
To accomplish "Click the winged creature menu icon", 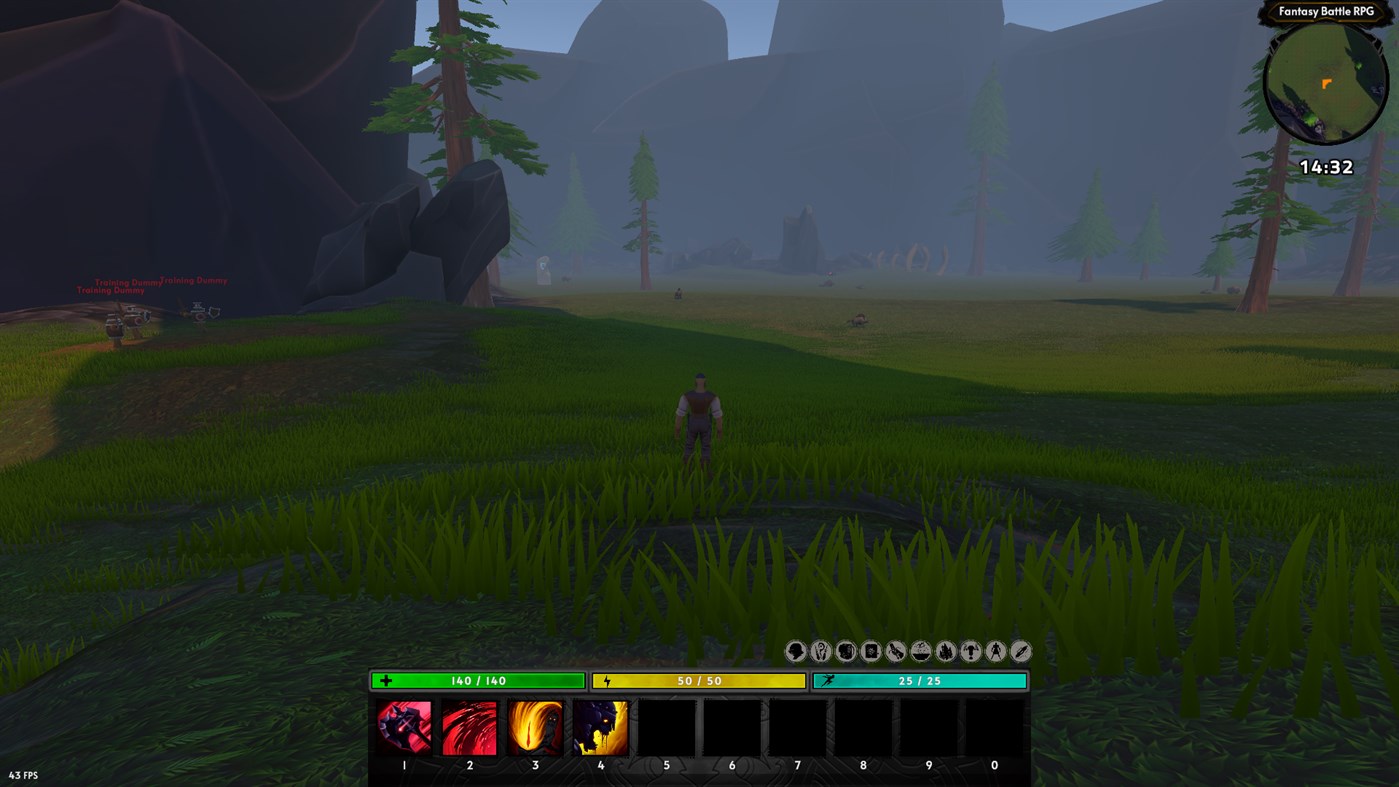I will click(x=968, y=650).
